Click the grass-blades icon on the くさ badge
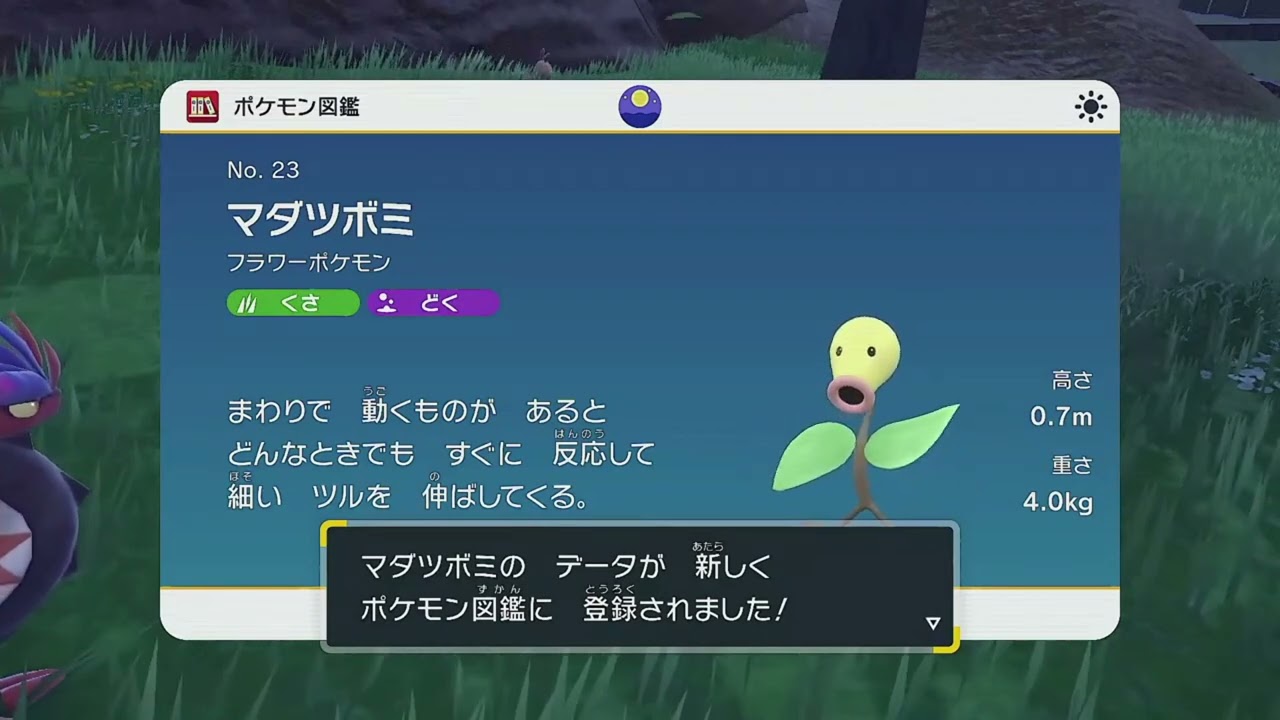This screenshot has height=720, width=1280. coord(247,303)
